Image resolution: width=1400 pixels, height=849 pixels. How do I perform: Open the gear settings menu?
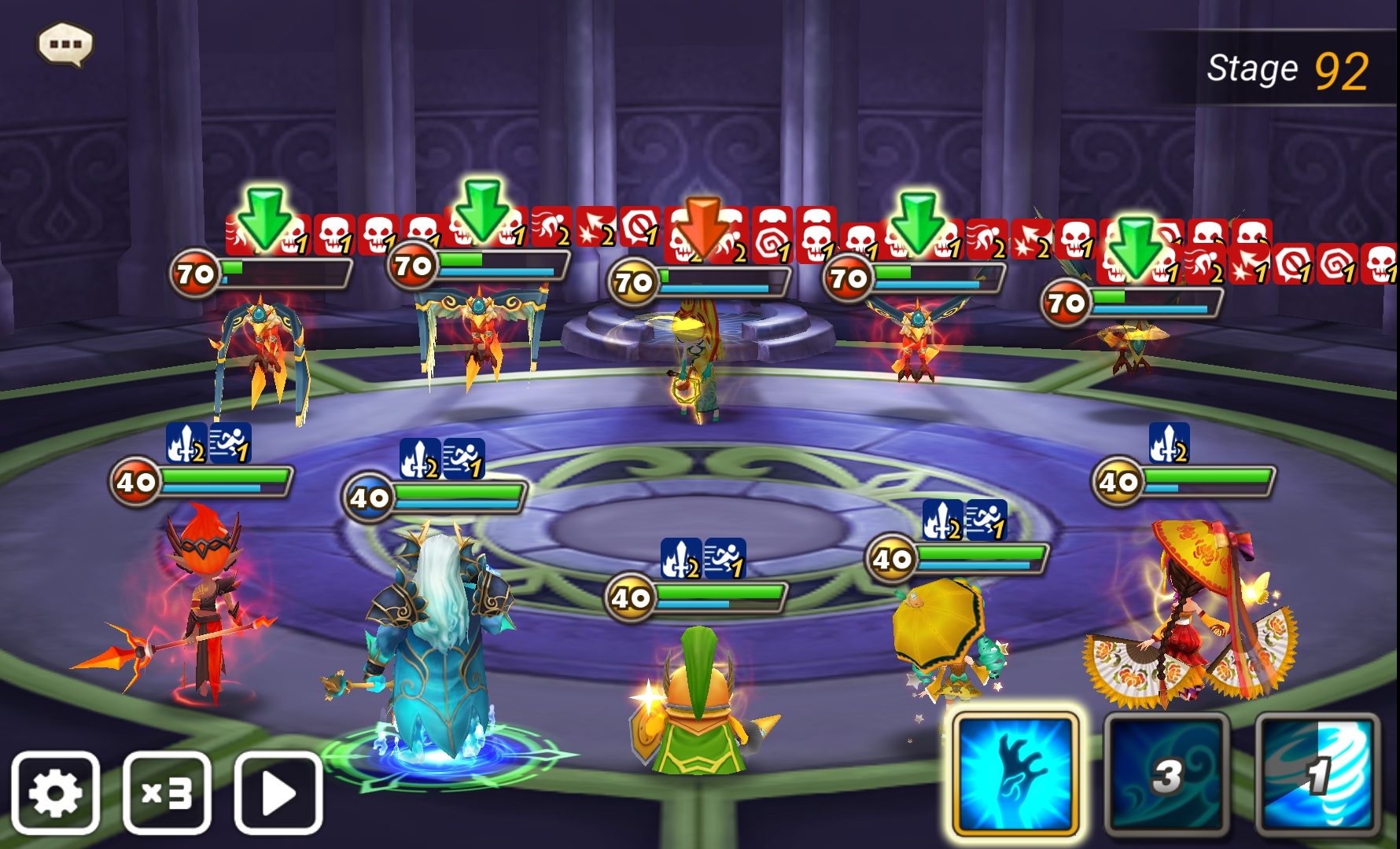(55, 792)
